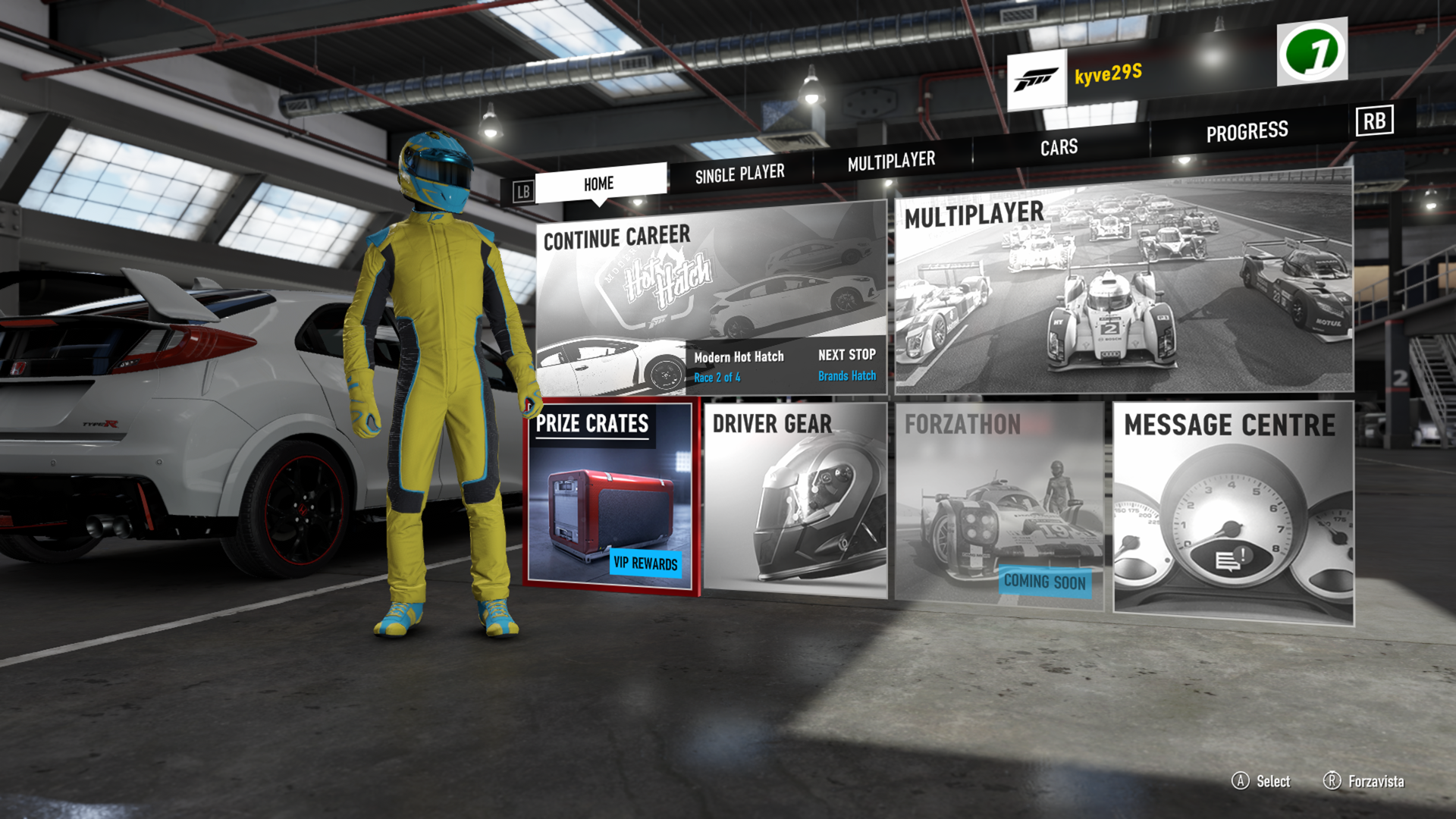Select the Cars tab
Screen dimensions: 1456x819
click(x=1059, y=147)
